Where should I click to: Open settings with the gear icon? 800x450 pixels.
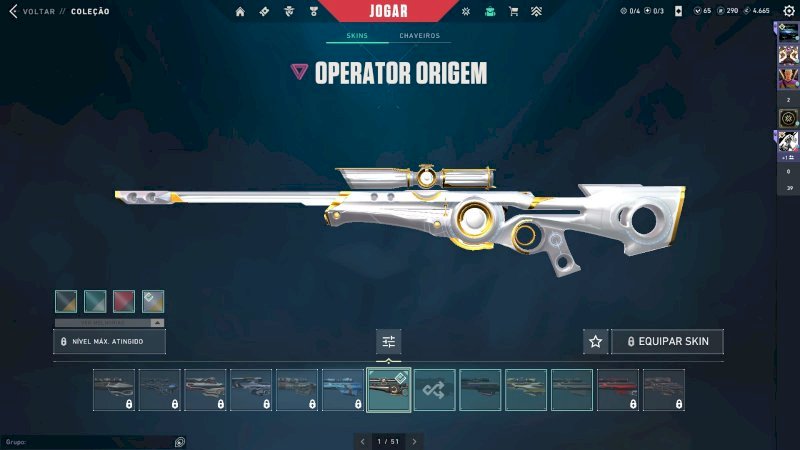(788, 11)
